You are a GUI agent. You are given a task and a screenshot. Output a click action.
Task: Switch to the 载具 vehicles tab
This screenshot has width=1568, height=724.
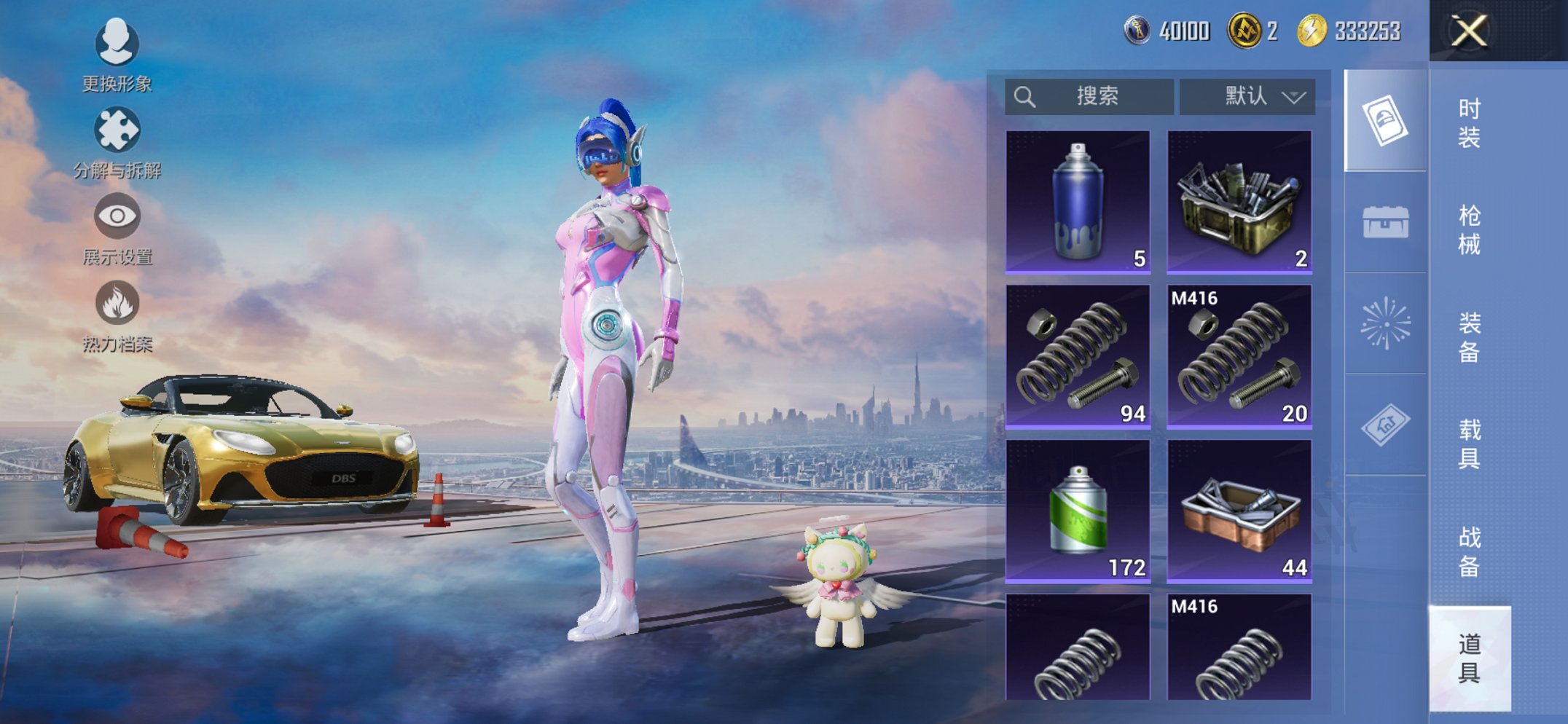tap(1469, 444)
